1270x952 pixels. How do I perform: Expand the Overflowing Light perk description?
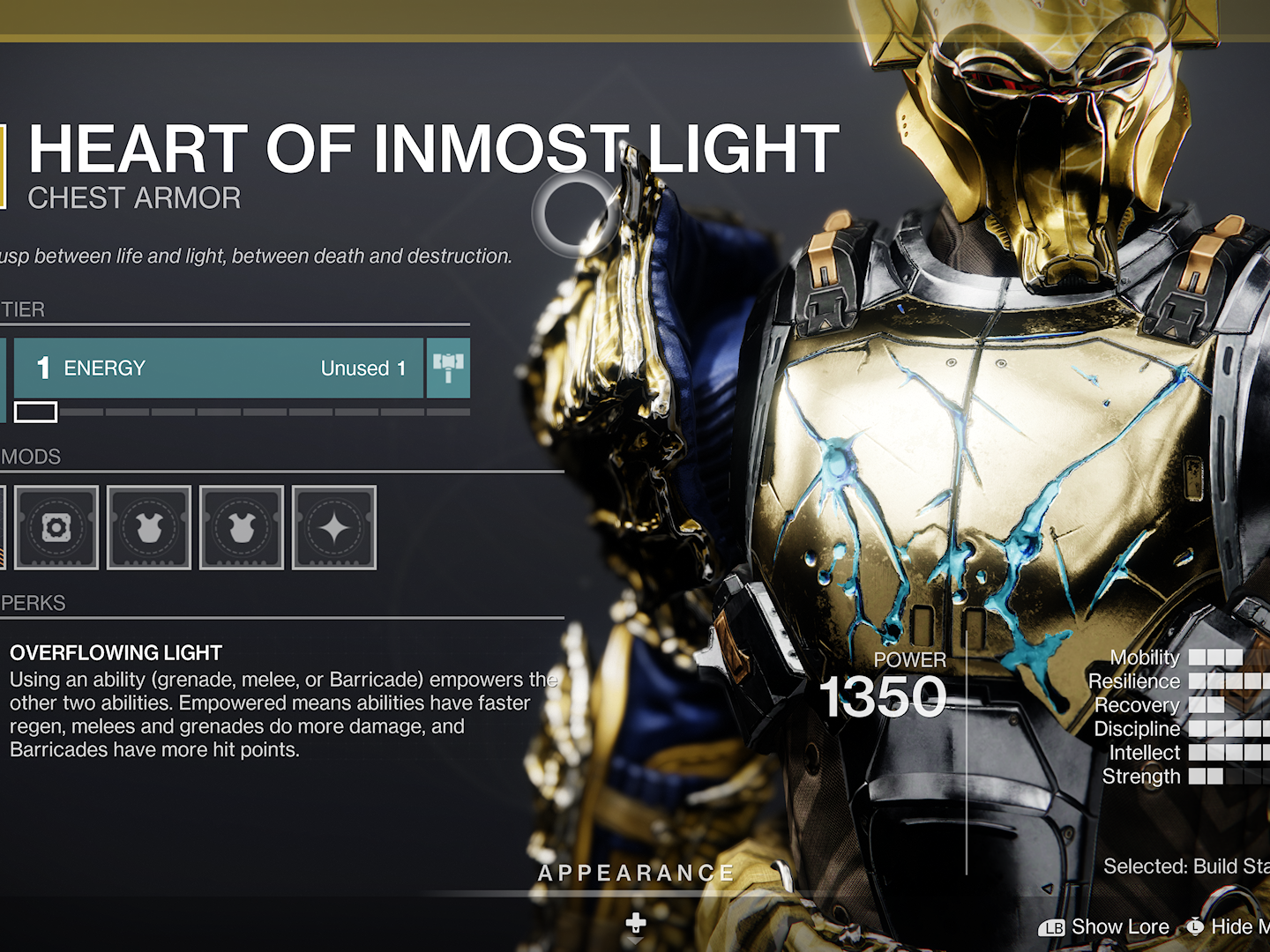(115, 653)
